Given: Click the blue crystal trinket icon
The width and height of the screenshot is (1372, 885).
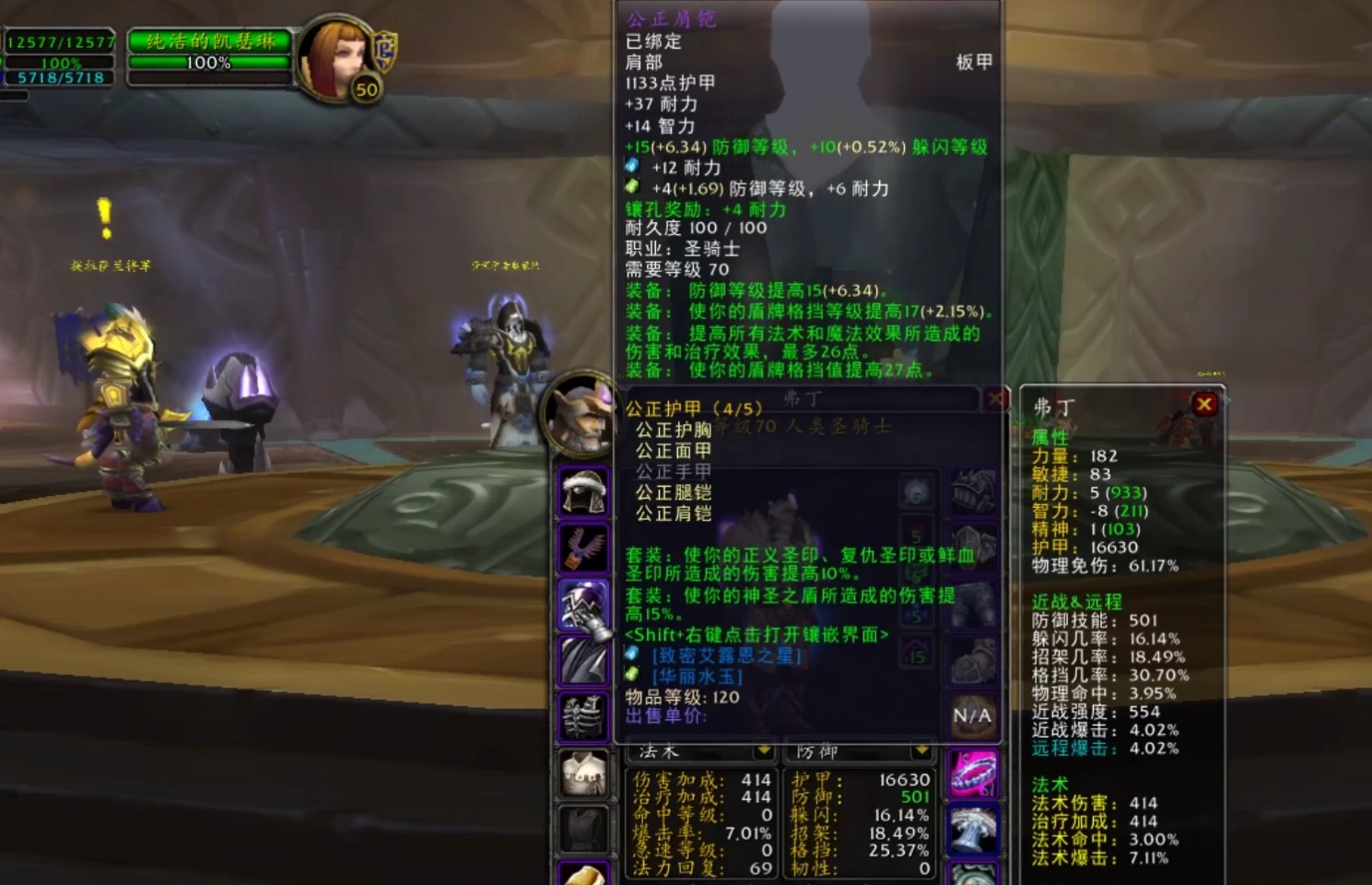Looking at the screenshot, I should [973, 828].
